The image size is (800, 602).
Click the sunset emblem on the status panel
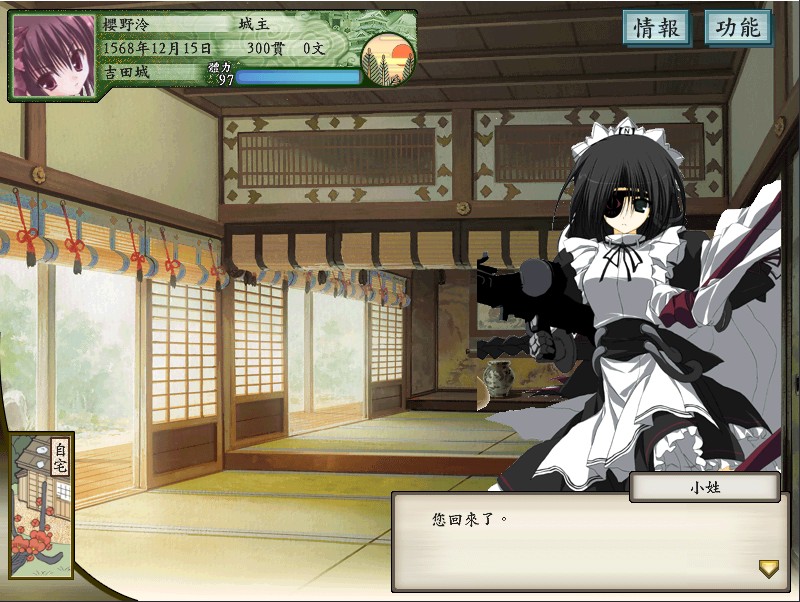point(387,60)
